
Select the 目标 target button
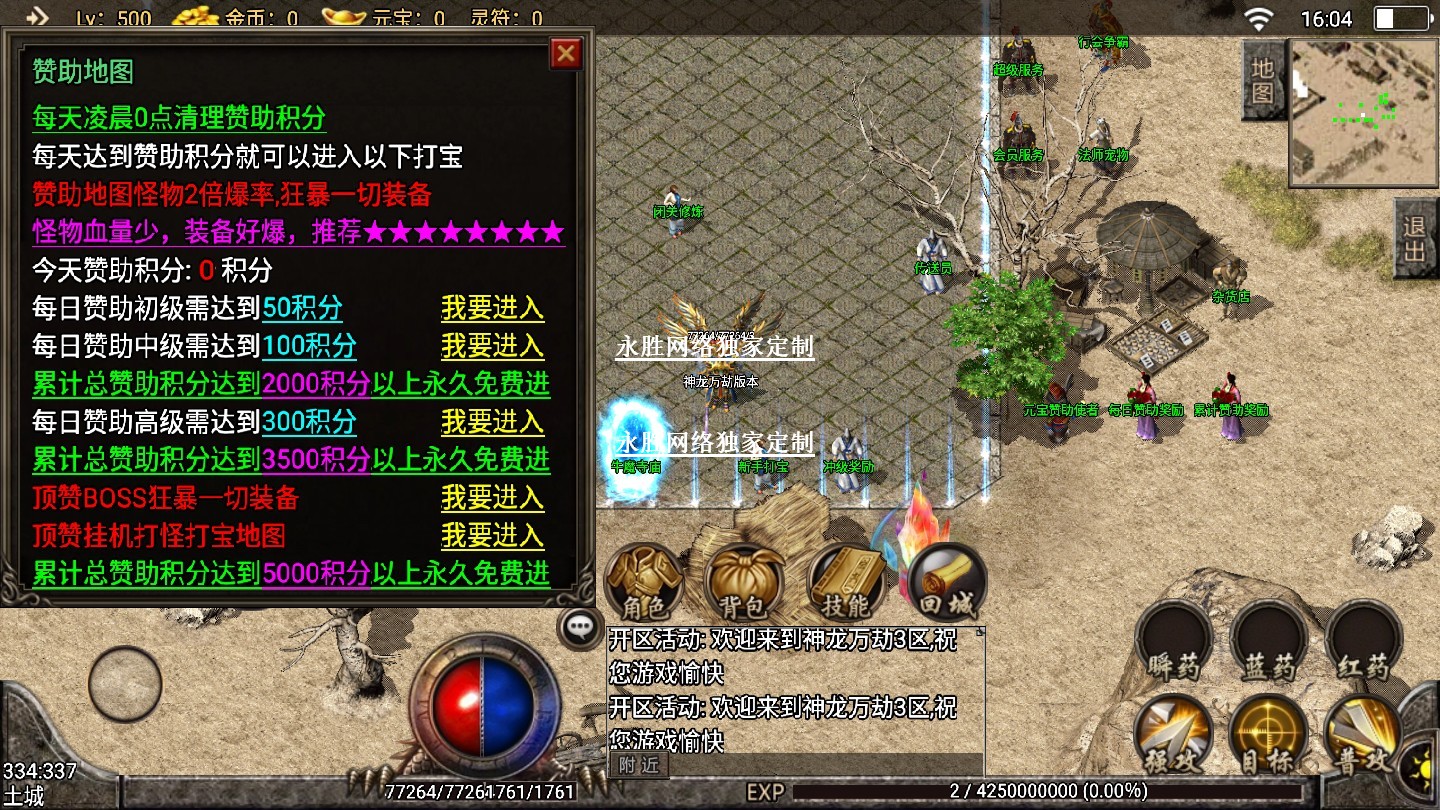point(1269,736)
